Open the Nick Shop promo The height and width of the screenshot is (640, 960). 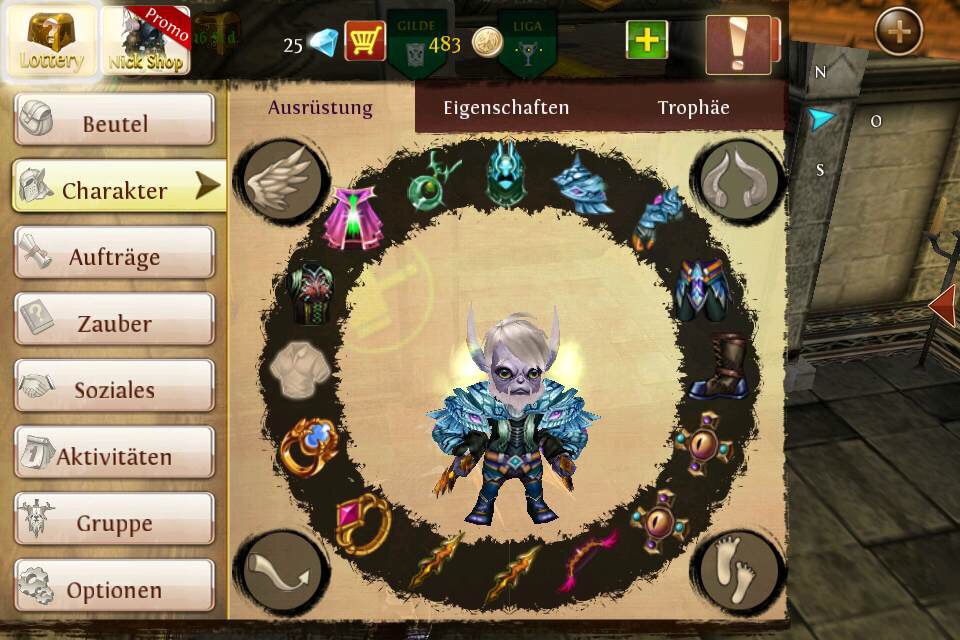pyautogui.click(x=145, y=41)
